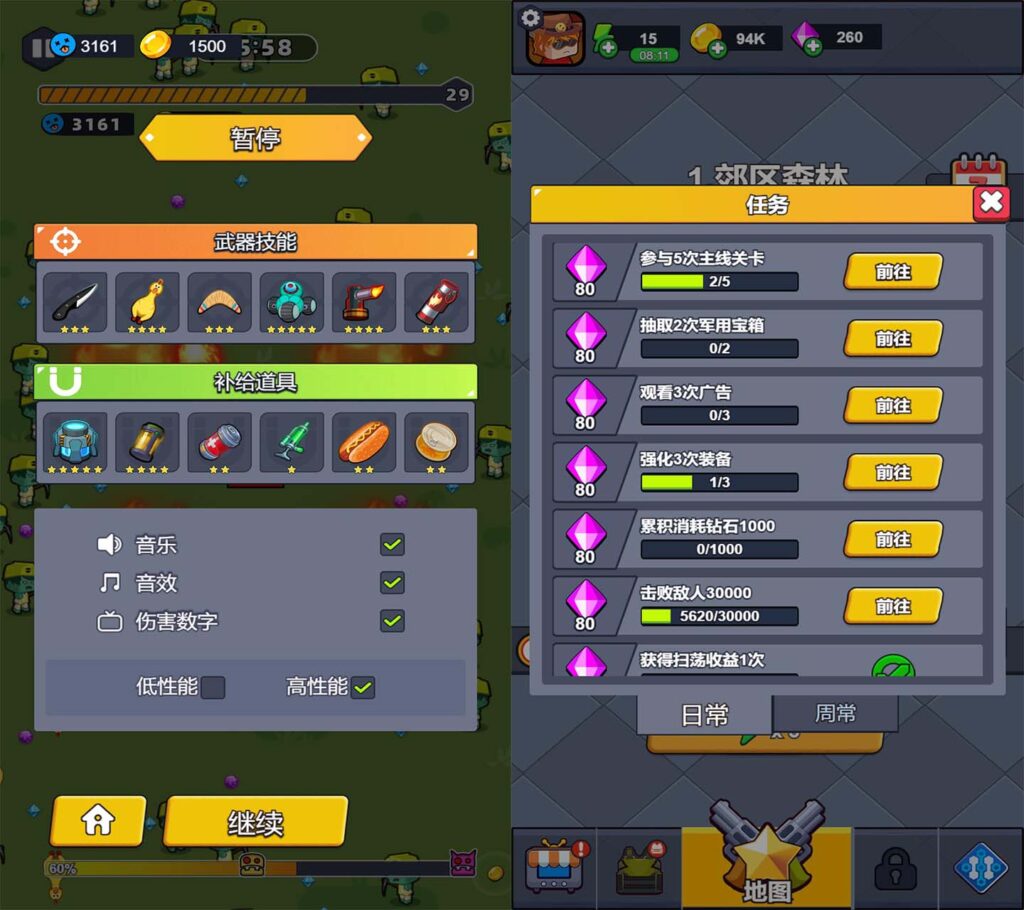
Task: Go to the 参与5次主线关卡 quest
Action: (x=893, y=271)
